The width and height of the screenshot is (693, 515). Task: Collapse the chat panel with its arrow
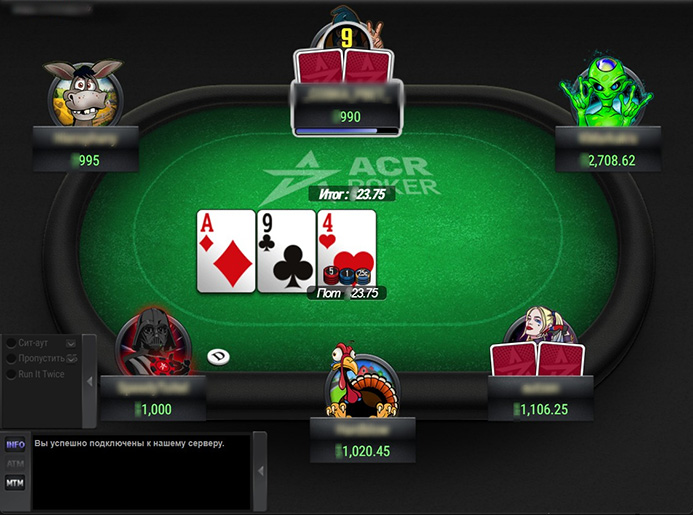tap(260, 471)
